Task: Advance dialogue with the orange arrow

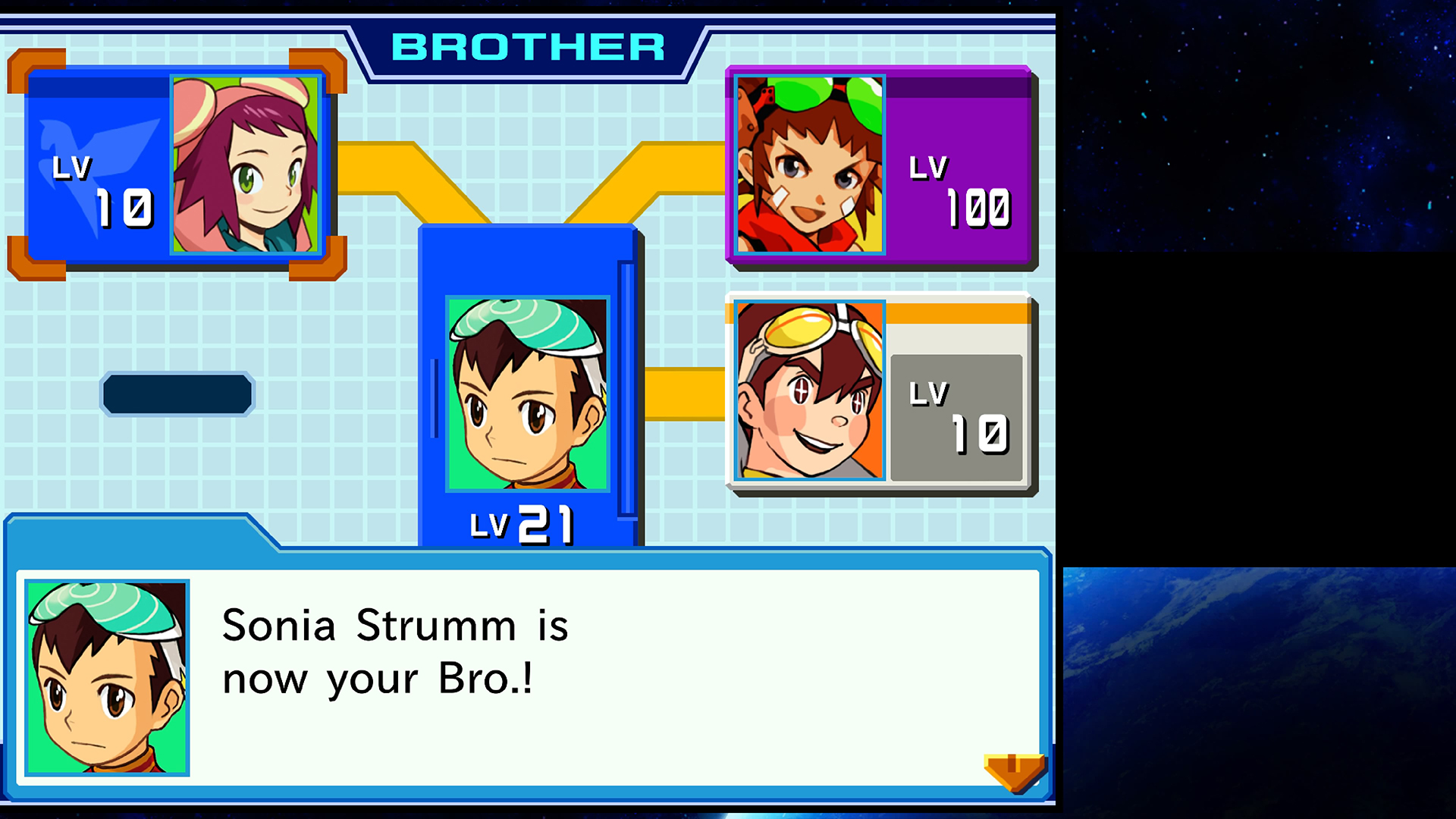Action: [x=1014, y=771]
